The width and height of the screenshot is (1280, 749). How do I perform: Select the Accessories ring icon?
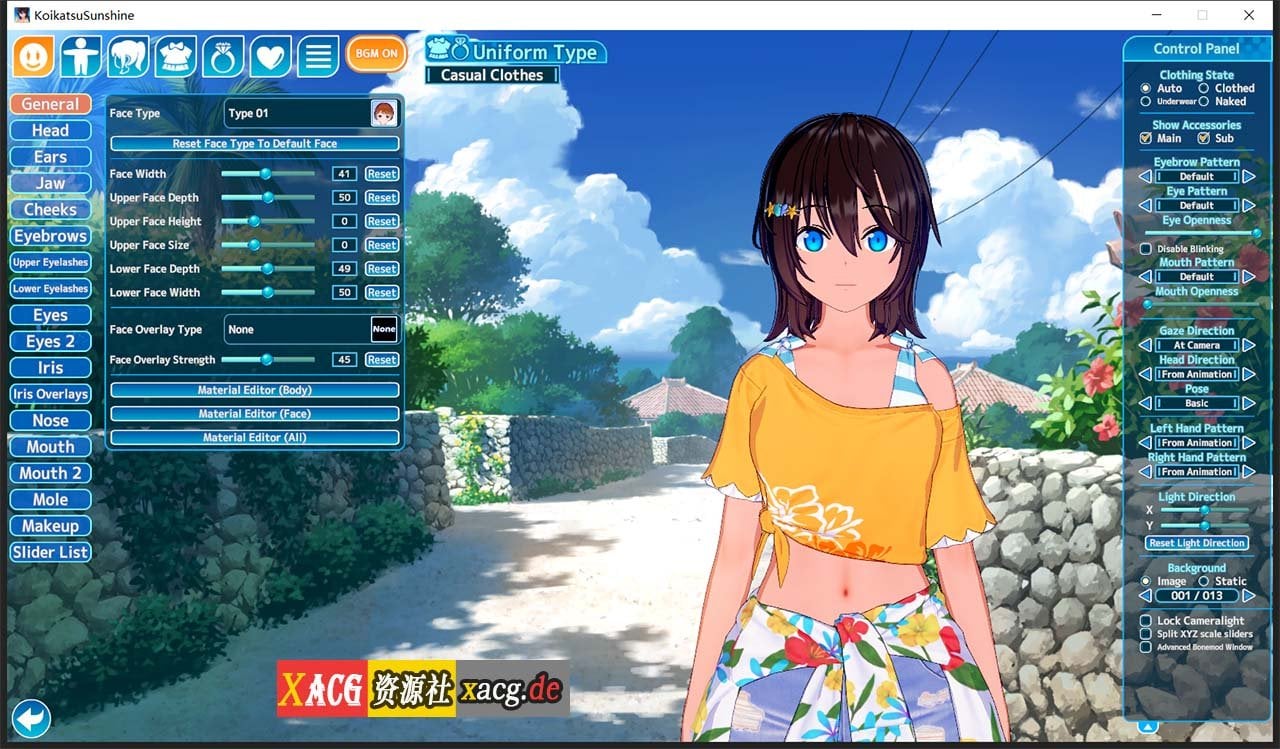click(x=222, y=55)
